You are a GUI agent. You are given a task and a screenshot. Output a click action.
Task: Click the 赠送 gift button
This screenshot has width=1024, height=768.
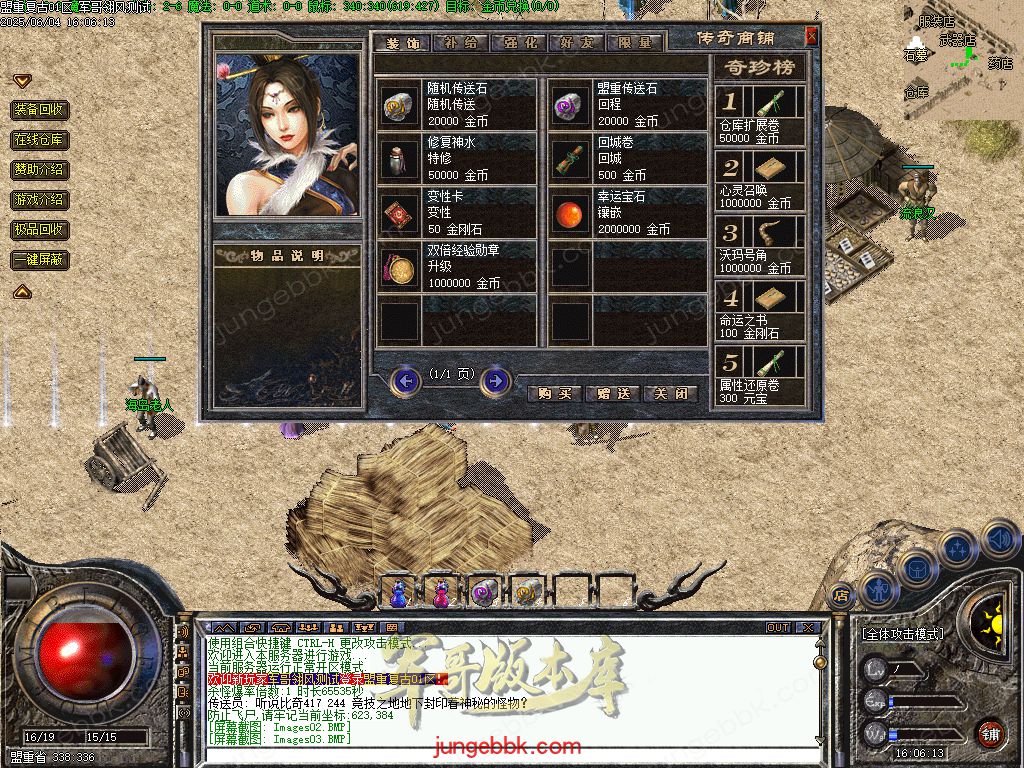[612, 394]
